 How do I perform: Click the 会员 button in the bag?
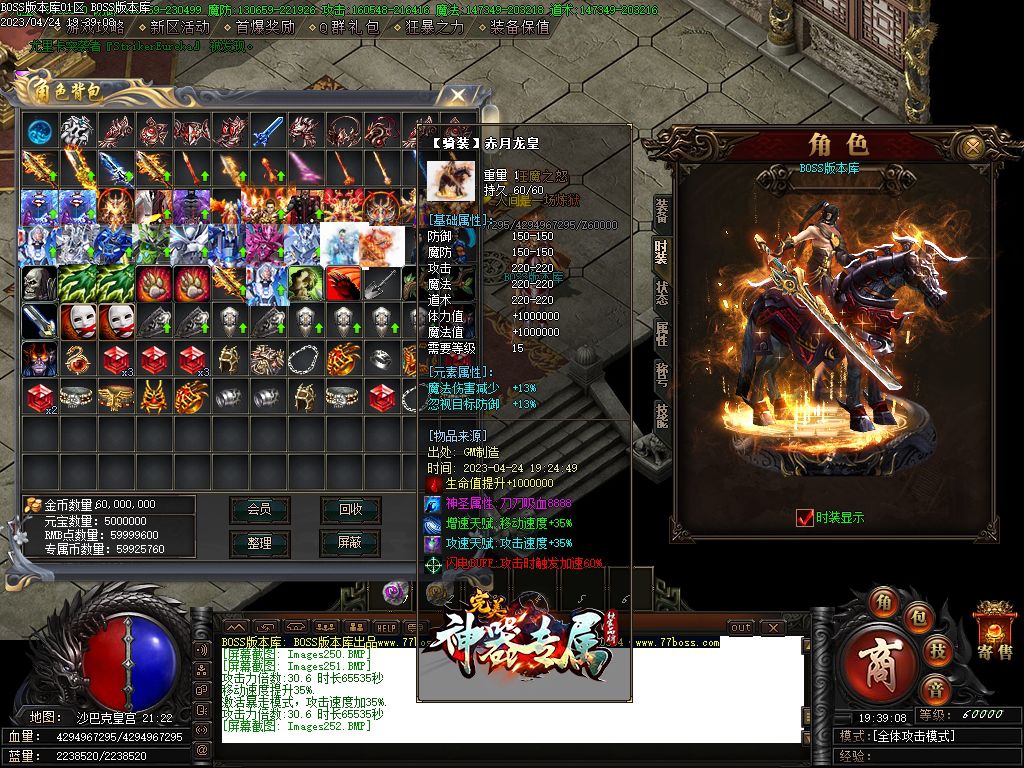click(259, 509)
